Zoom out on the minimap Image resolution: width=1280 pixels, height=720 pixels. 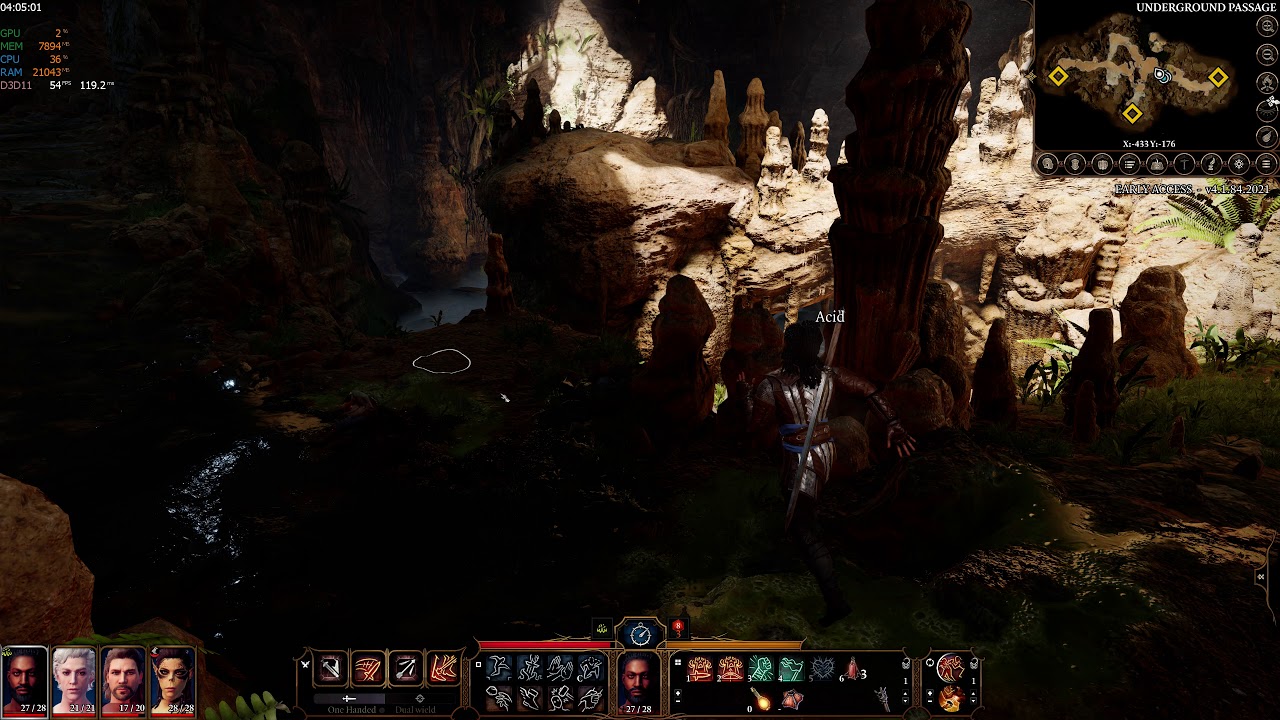point(1267,55)
